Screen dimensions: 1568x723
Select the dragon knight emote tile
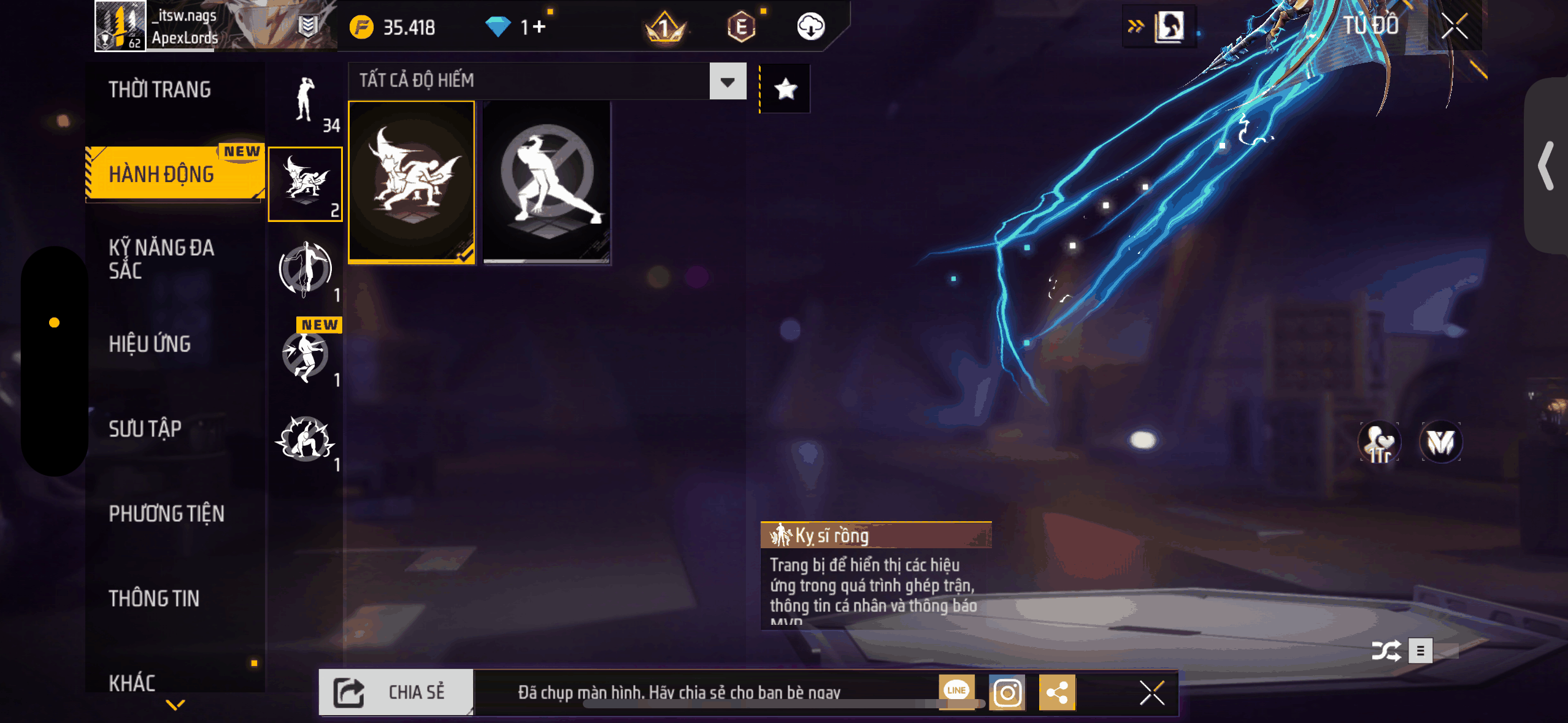pyautogui.click(x=412, y=182)
